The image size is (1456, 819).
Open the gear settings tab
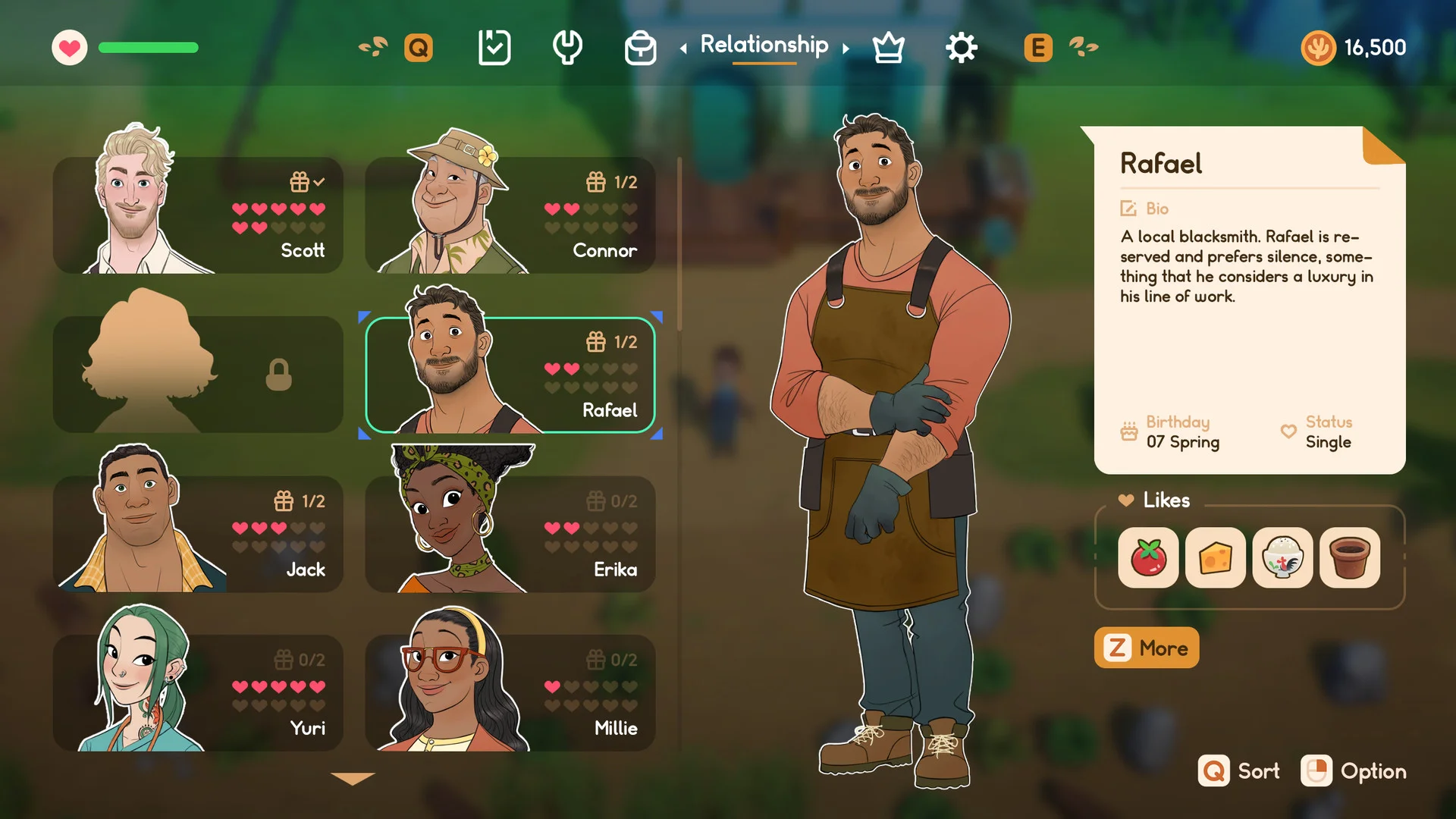coord(962,49)
